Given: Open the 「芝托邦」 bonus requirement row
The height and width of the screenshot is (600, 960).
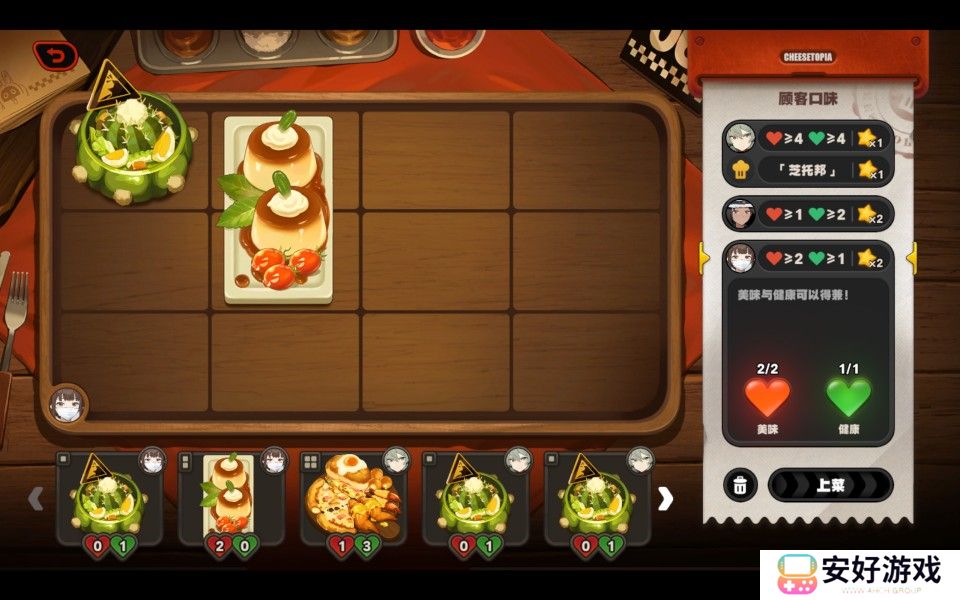Looking at the screenshot, I should (807, 170).
